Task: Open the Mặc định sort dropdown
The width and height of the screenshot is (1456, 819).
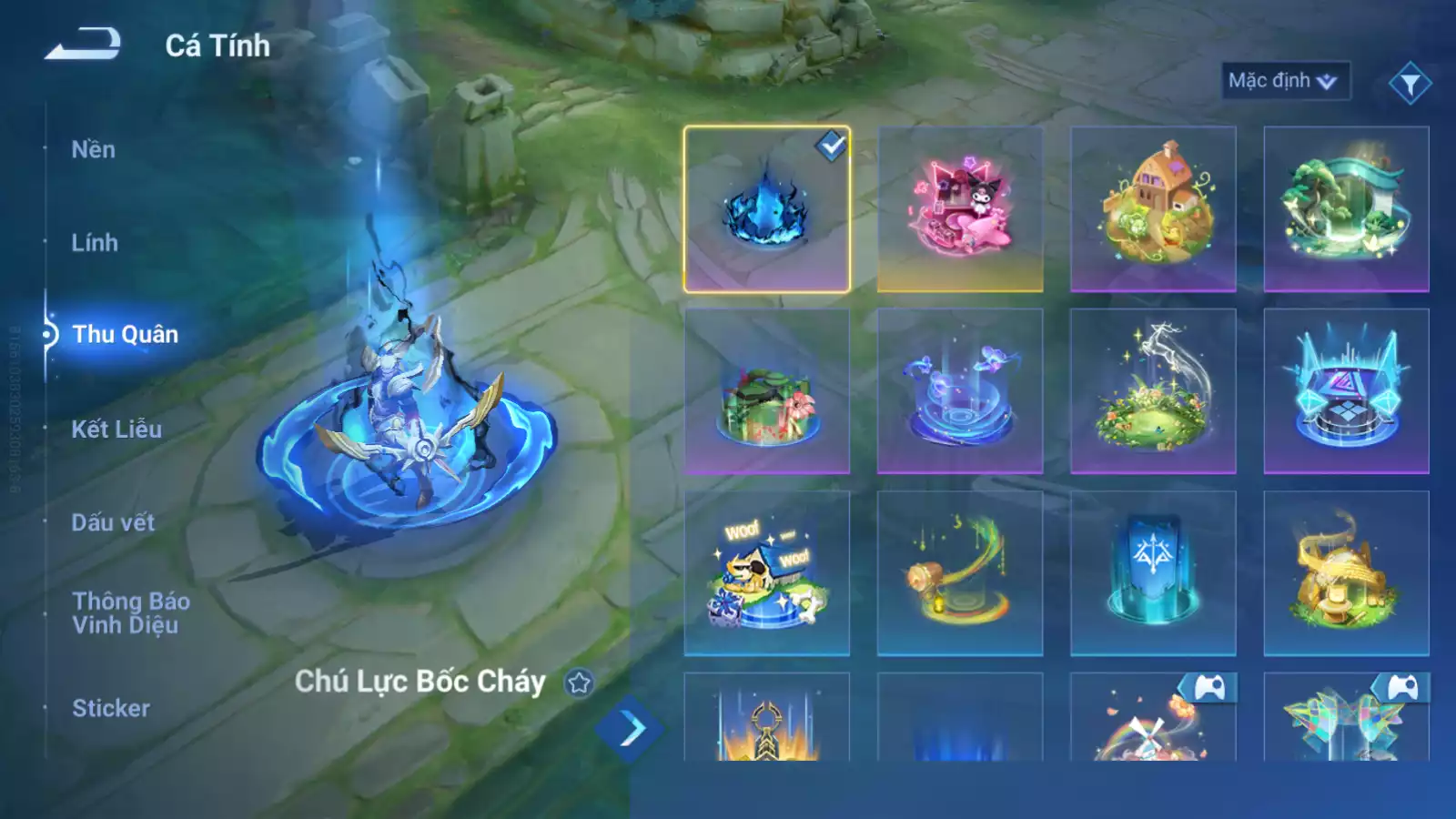Action: [x=1284, y=81]
